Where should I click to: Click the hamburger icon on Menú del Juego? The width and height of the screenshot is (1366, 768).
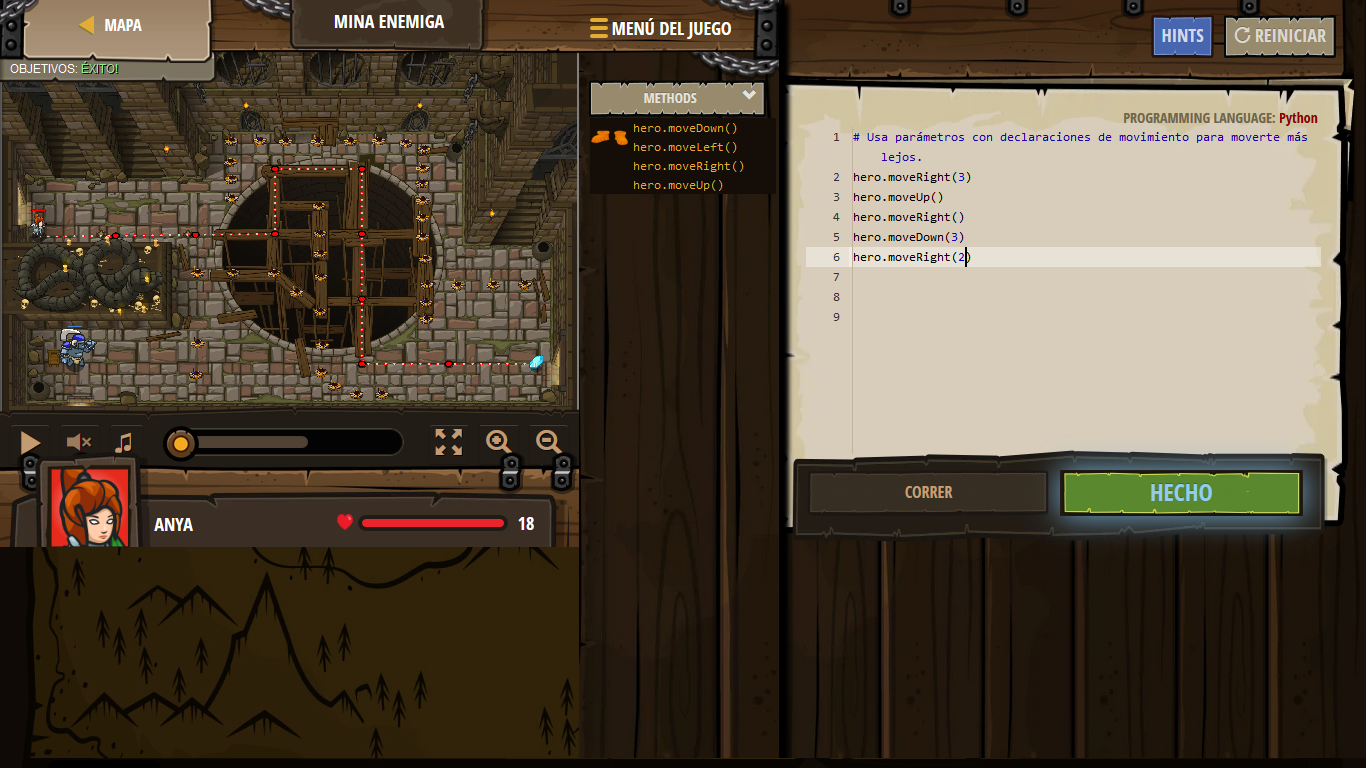click(x=600, y=28)
